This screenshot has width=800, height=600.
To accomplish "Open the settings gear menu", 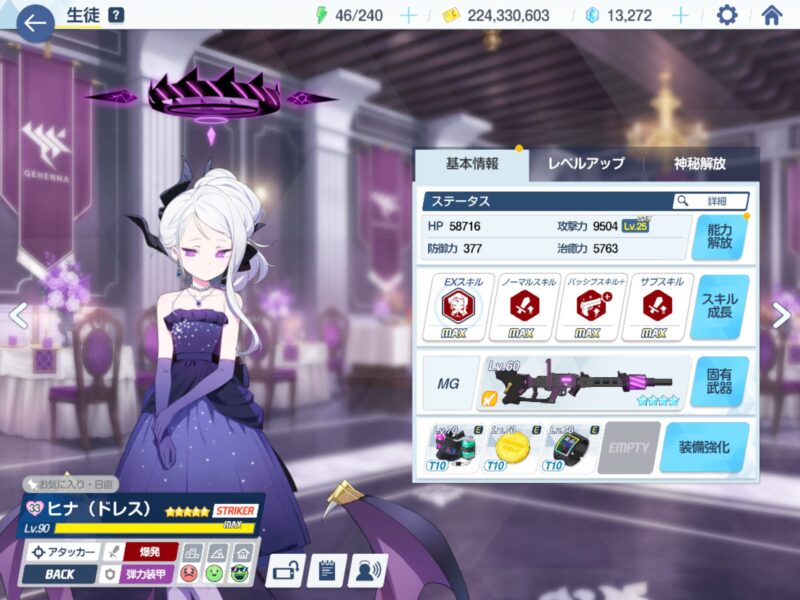I will pyautogui.click(x=727, y=16).
